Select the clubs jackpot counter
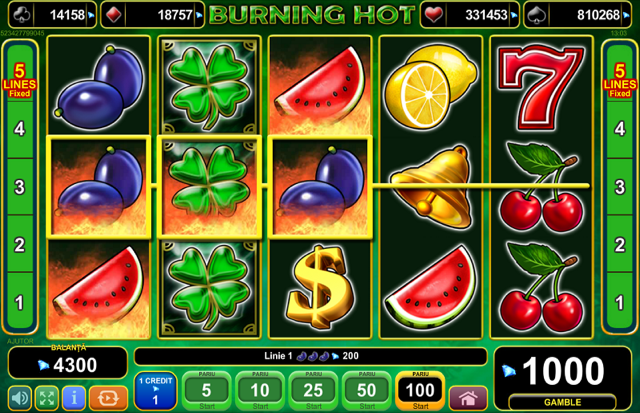640x413 pixels. (x=53, y=16)
